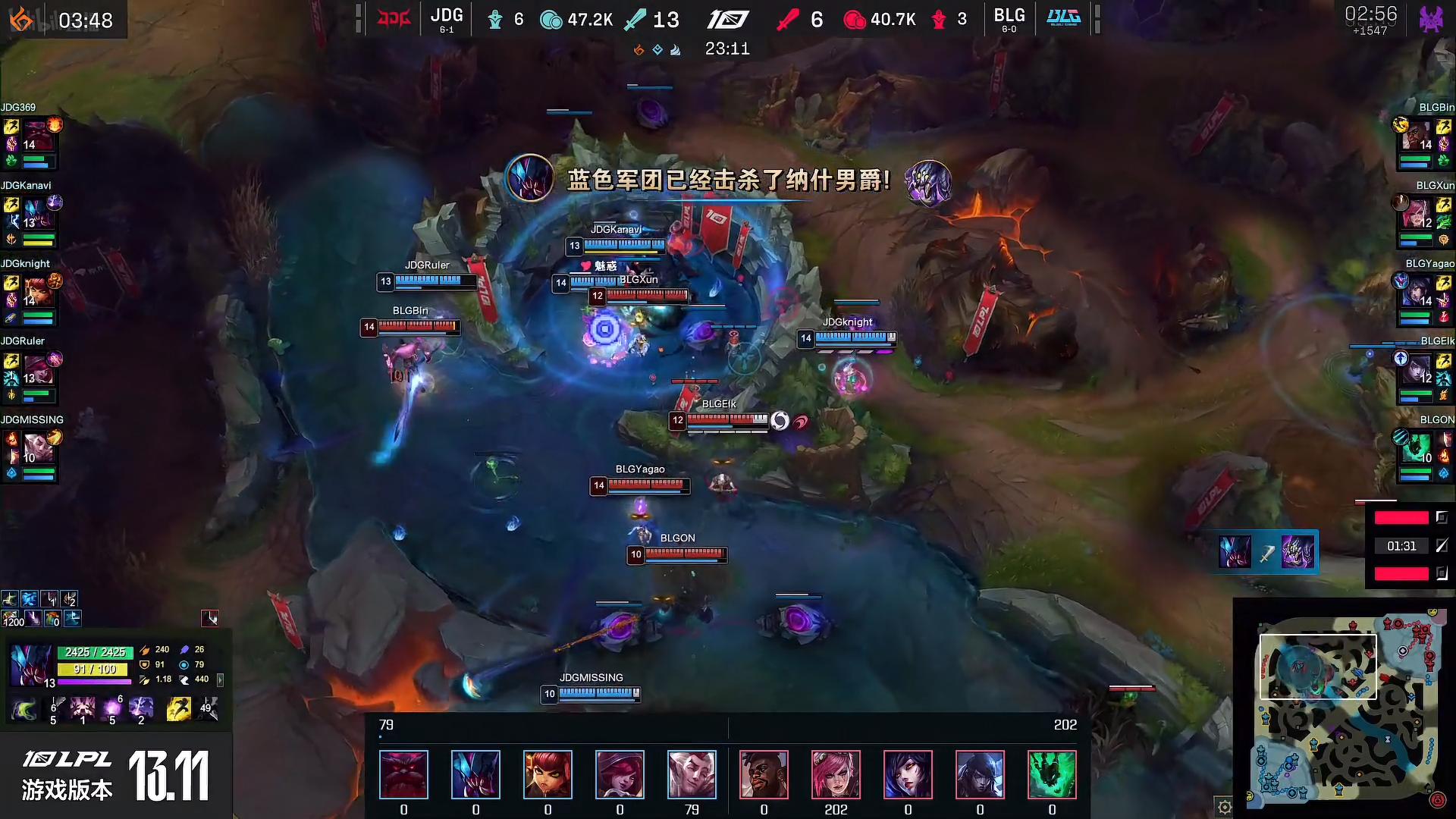Image resolution: width=1456 pixels, height=819 pixels.
Task: Click the turret icon next to JDG's 6
Action: tap(495, 20)
